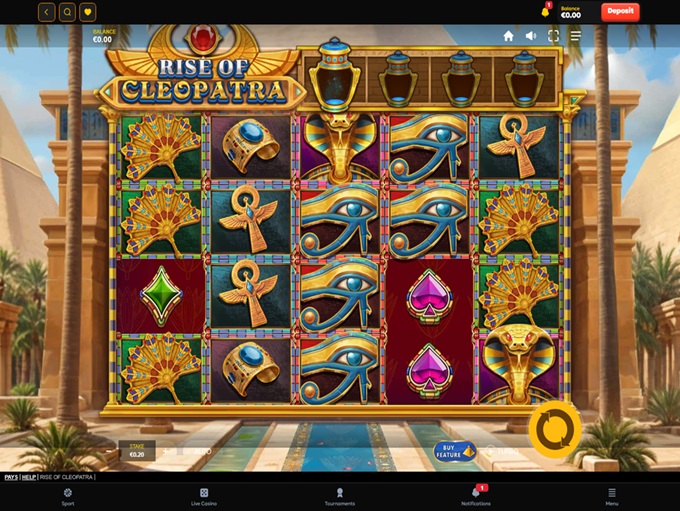
Task: Go to the game home screen
Action: tap(508, 36)
